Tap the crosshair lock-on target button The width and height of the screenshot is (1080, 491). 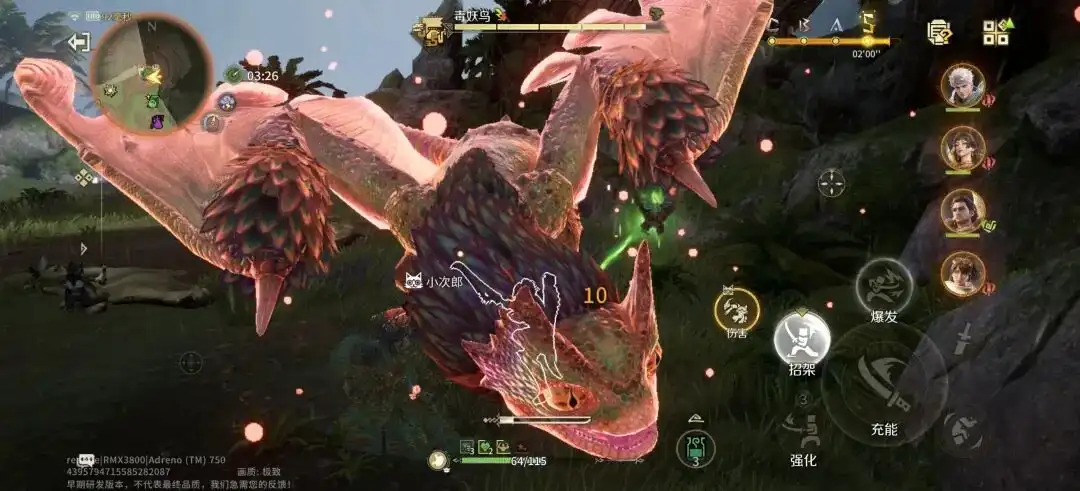click(x=831, y=183)
